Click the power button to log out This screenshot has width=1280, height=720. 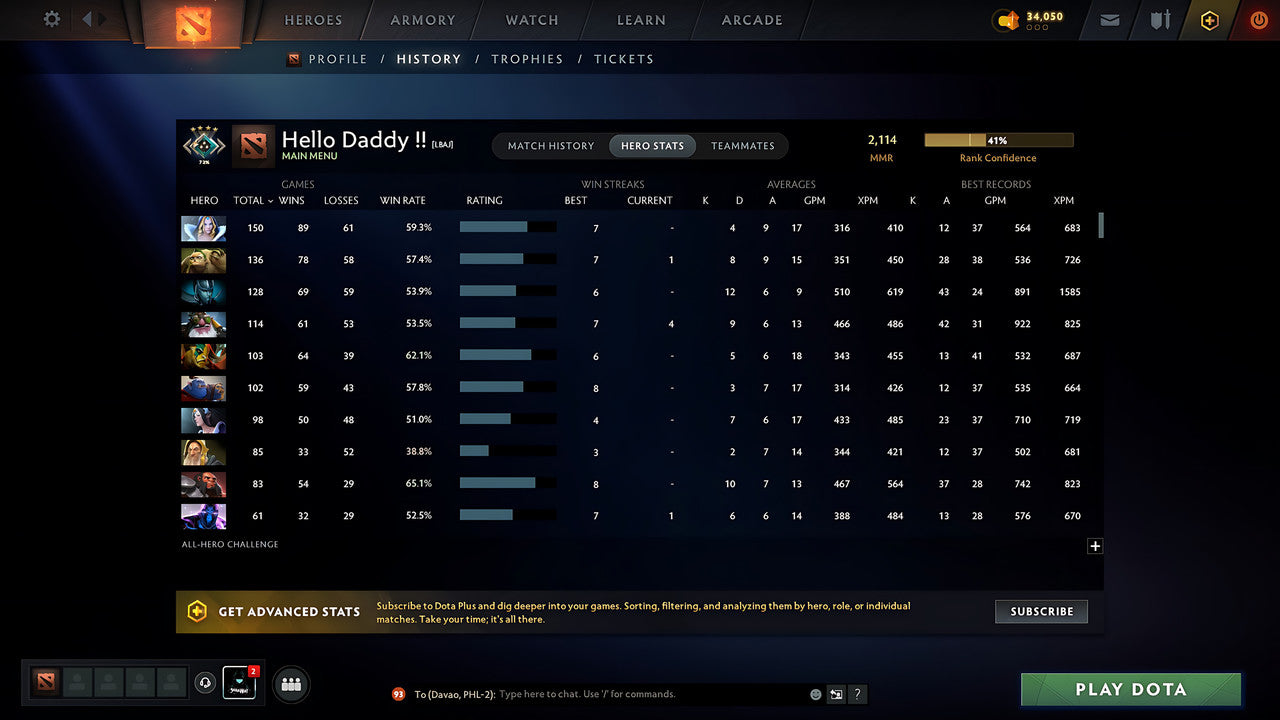point(1258,19)
